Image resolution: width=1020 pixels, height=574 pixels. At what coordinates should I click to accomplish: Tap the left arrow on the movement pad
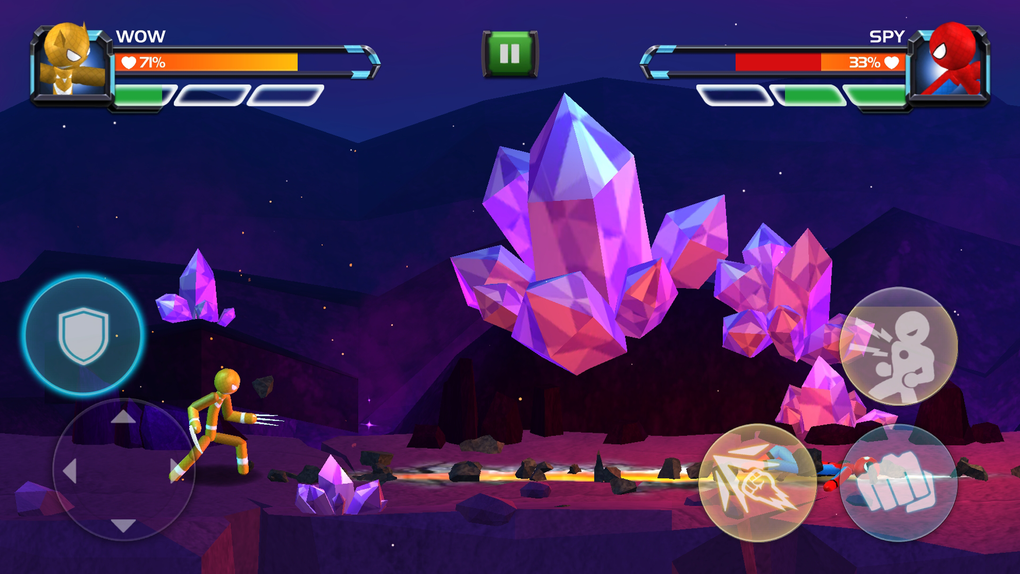[70, 470]
